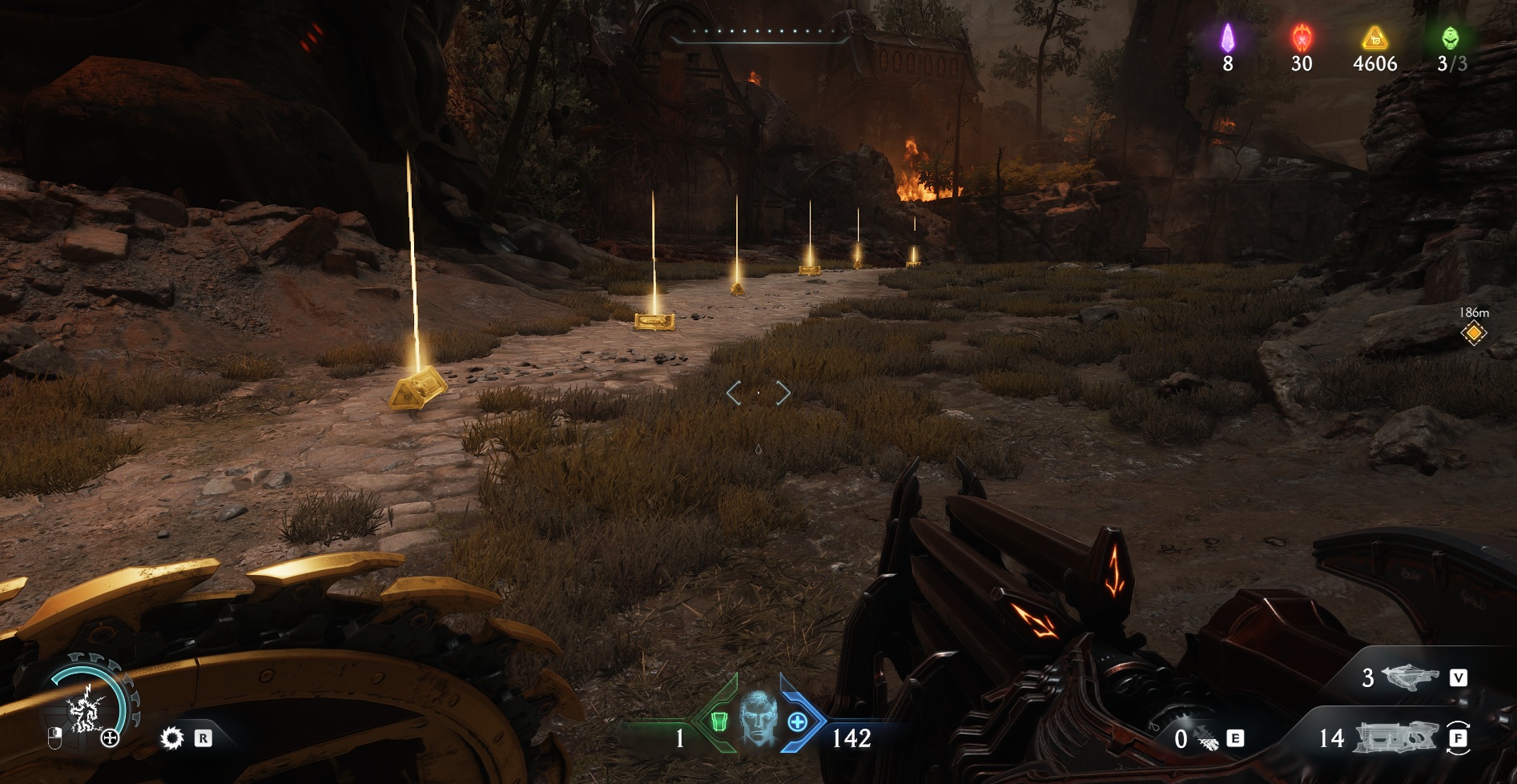Select the shield saw rune icon
This screenshot has height=784, width=1517.
[x=171, y=738]
